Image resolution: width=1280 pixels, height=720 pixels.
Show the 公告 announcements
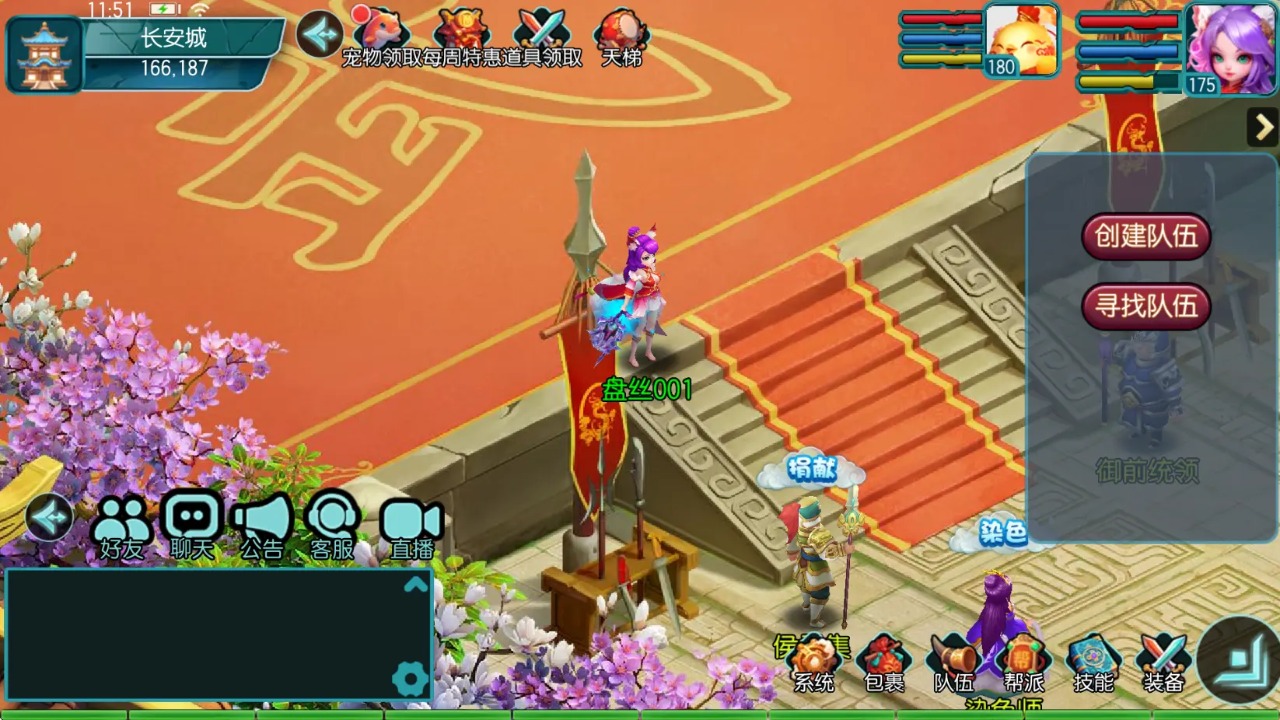[262, 525]
